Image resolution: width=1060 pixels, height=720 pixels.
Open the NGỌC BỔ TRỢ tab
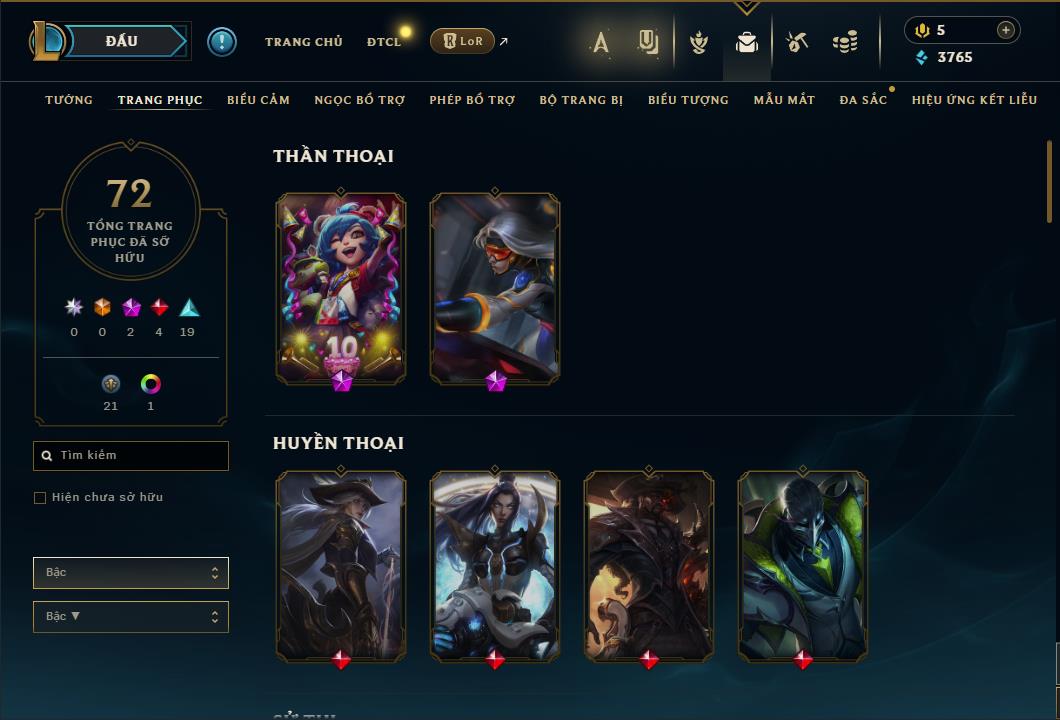[360, 100]
